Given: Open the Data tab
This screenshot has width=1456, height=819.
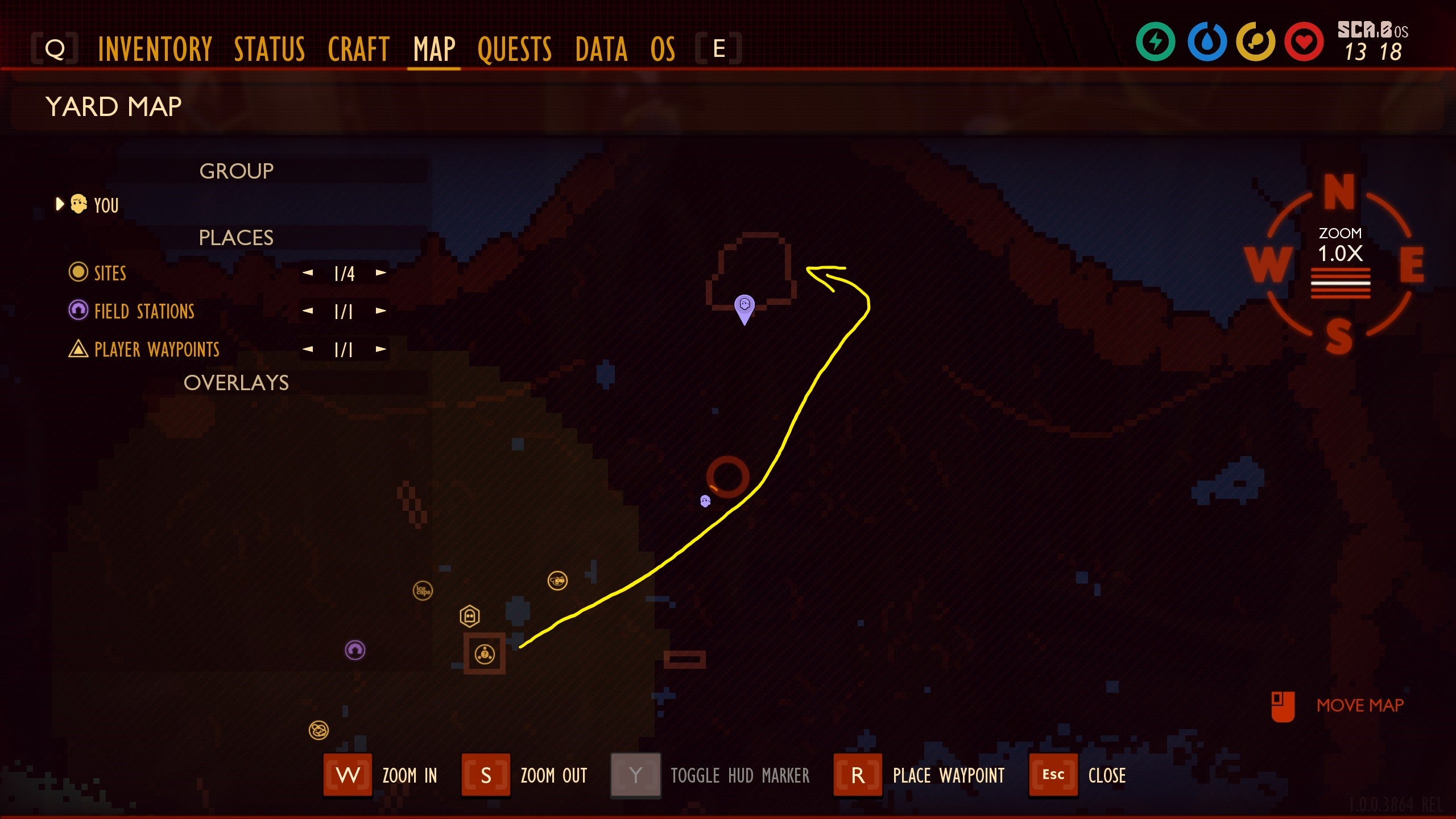Looking at the screenshot, I should tap(601, 49).
